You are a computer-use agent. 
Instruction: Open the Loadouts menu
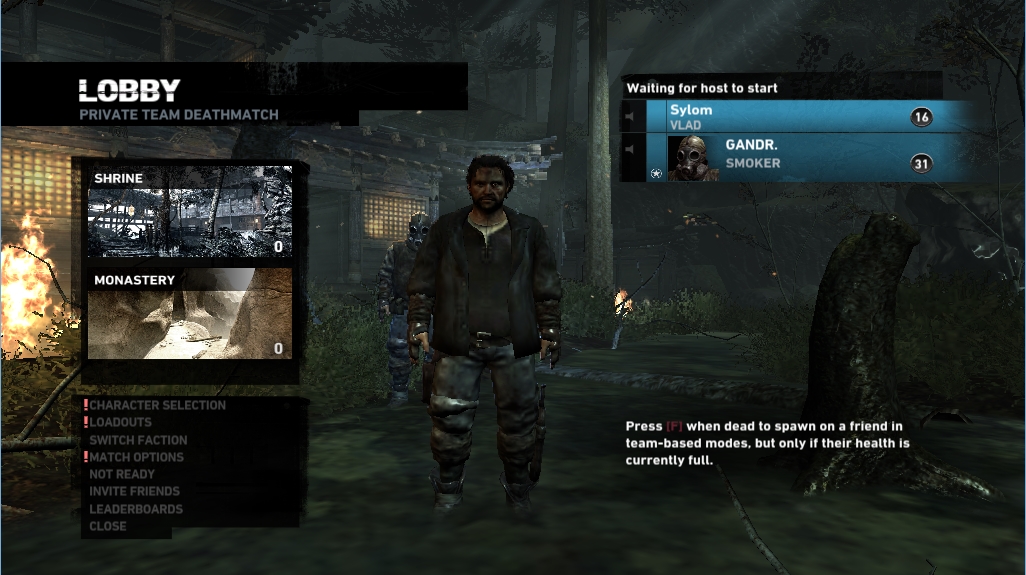click(x=121, y=422)
